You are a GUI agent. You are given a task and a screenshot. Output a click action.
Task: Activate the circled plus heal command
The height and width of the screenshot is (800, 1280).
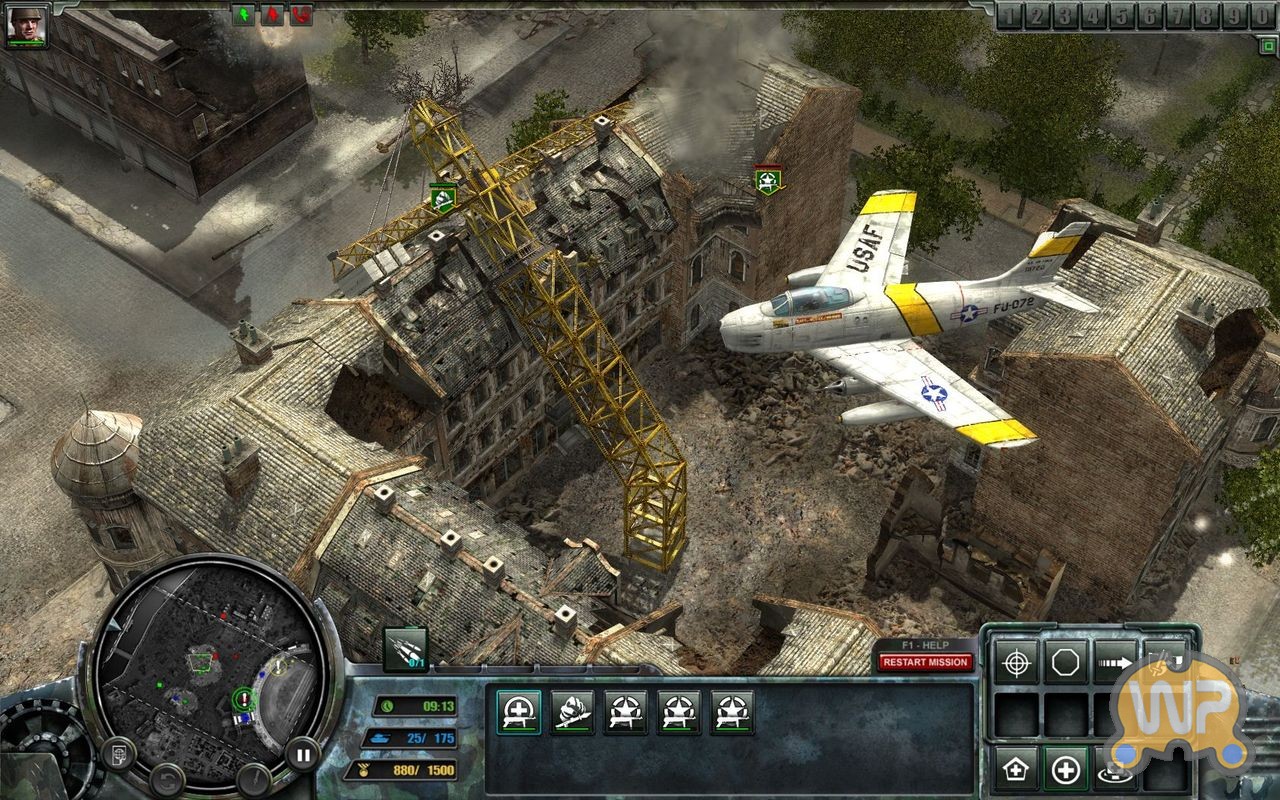[x=1066, y=769]
